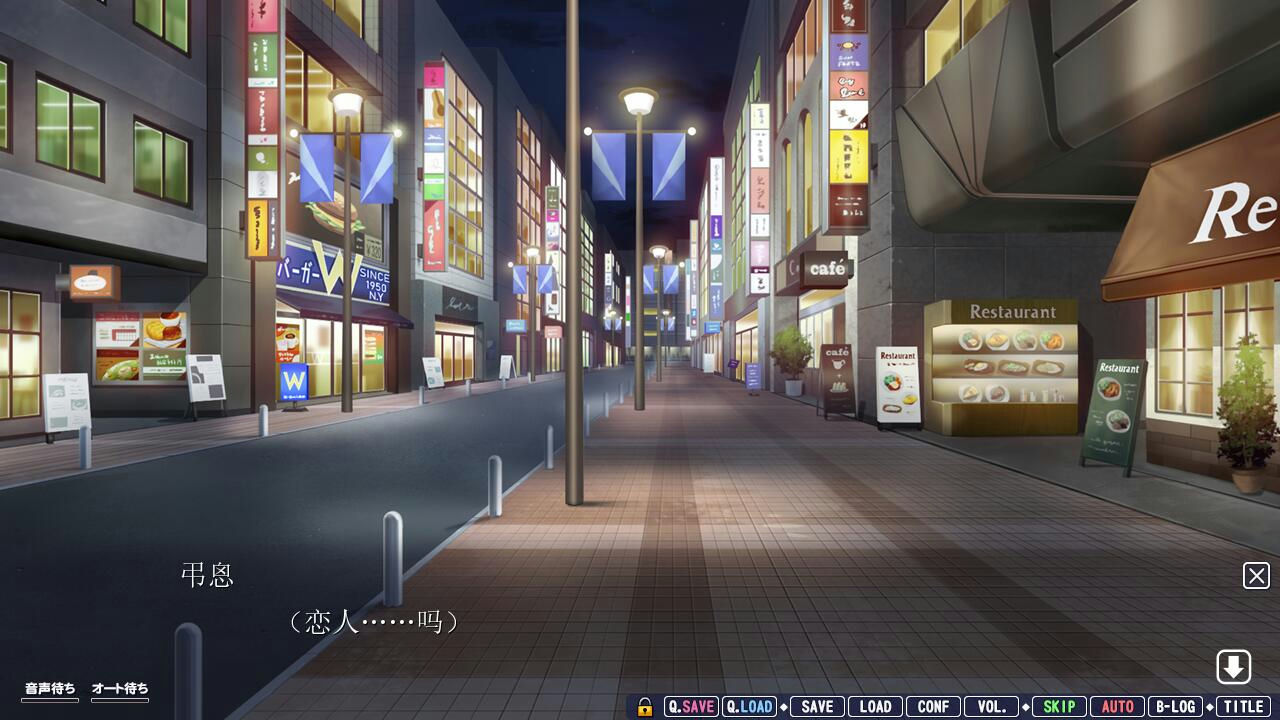Open the CONF settings screen

click(x=933, y=707)
